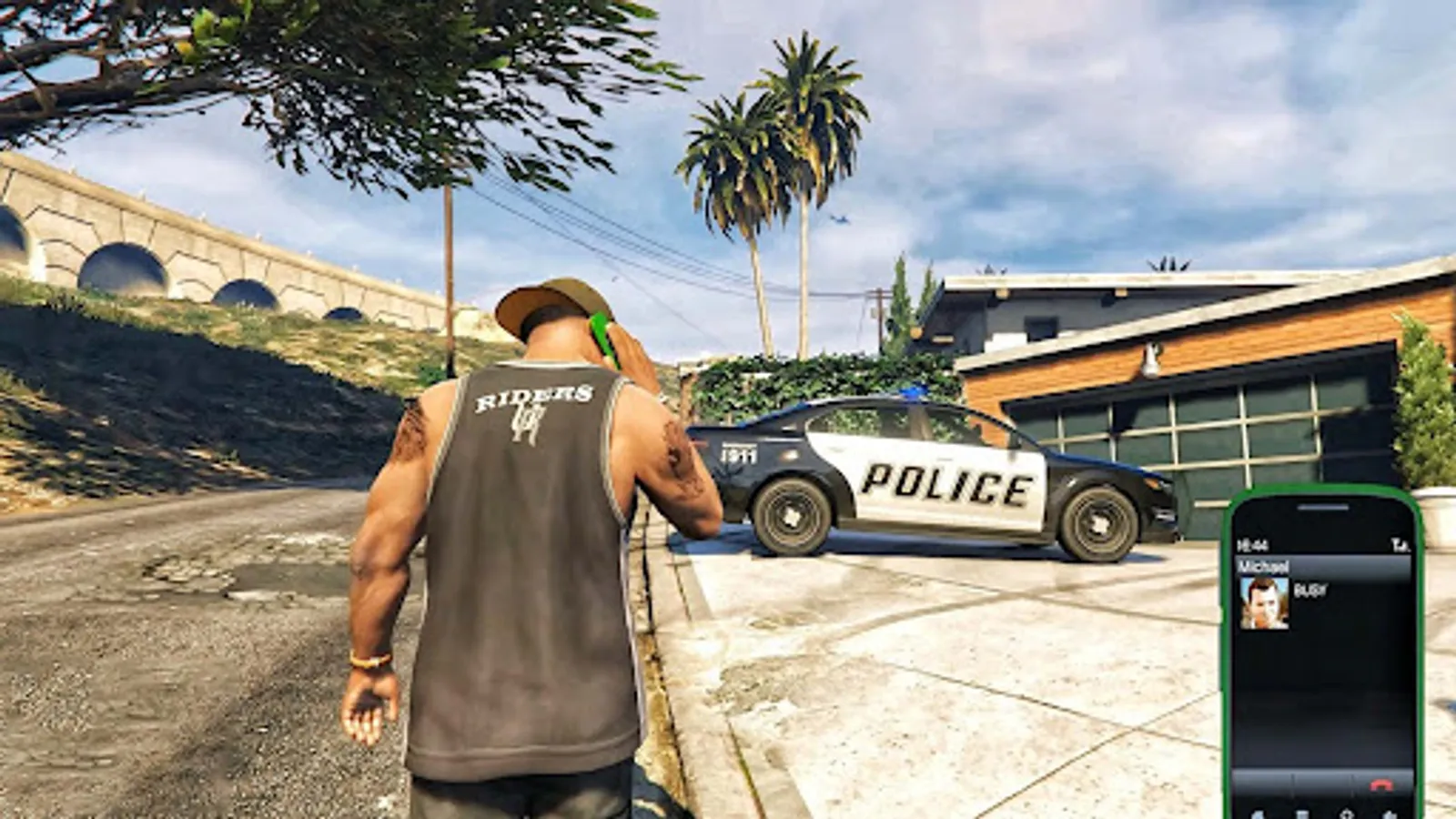Tap the thumbs-down key on the phone
This screenshot has width=1456, height=819.
click(x=1259, y=814)
